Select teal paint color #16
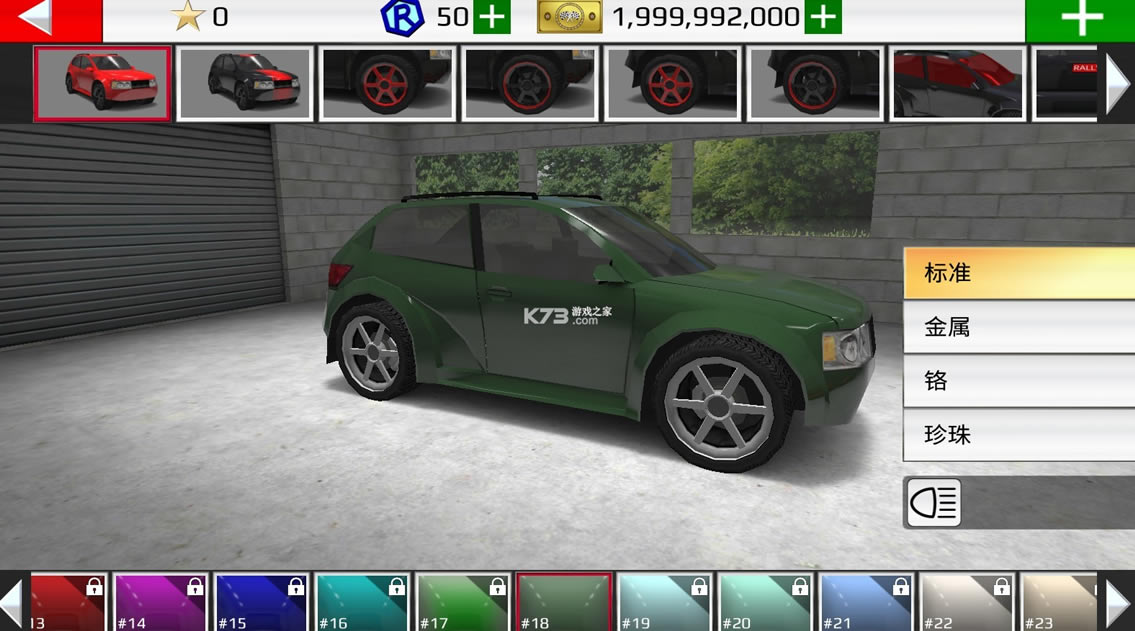This screenshot has width=1135, height=631. (x=362, y=602)
